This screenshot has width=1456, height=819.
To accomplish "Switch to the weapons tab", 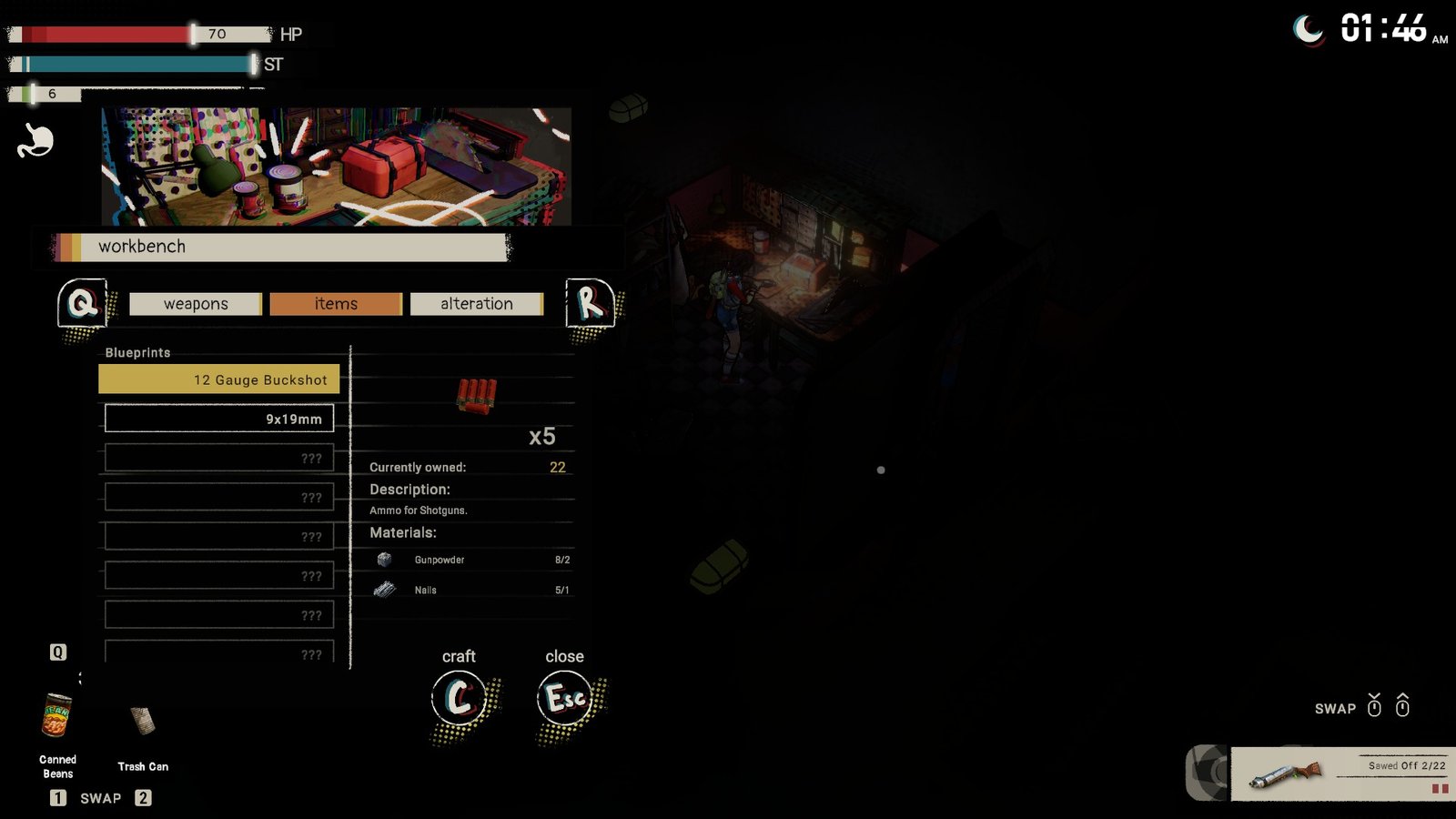I will (x=195, y=303).
